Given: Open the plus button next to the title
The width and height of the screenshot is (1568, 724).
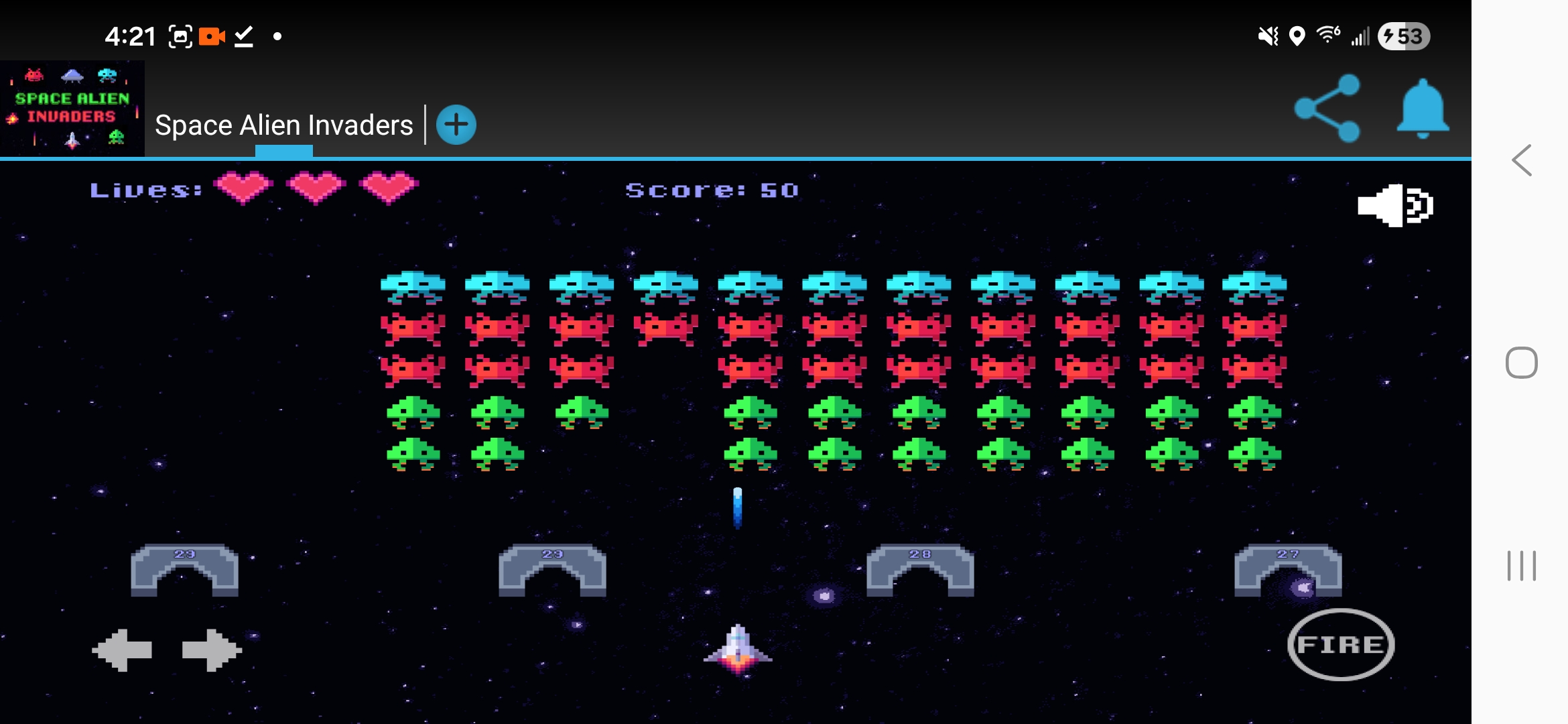Looking at the screenshot, I should pyautogui.click(x=456, y=124).
